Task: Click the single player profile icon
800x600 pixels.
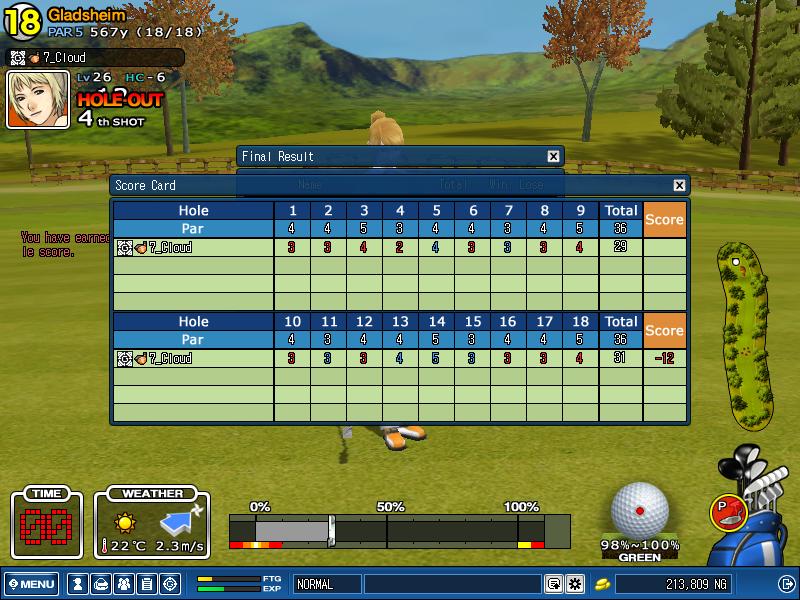Action: 77,584
